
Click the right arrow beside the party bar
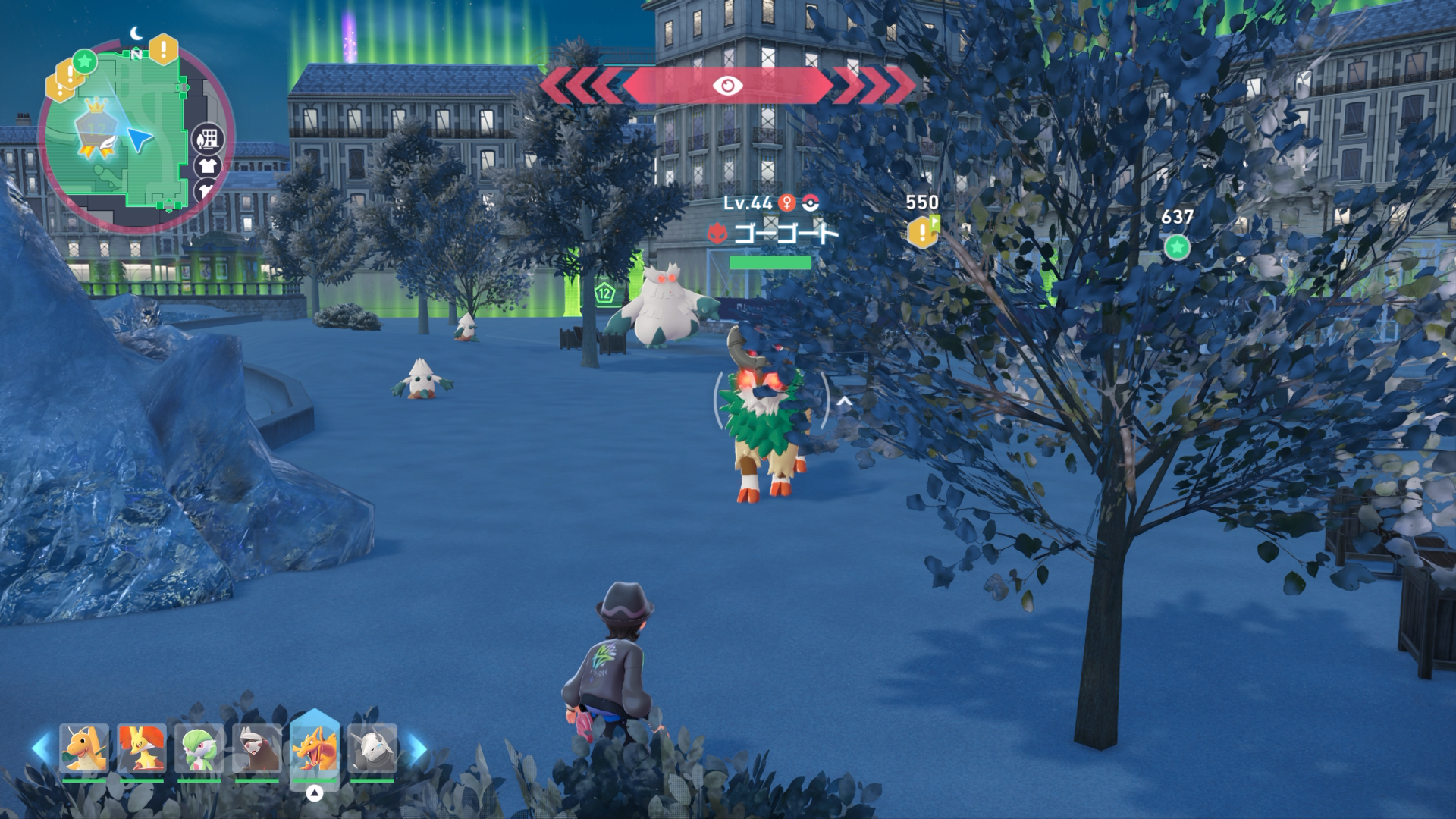pos(416,748)
